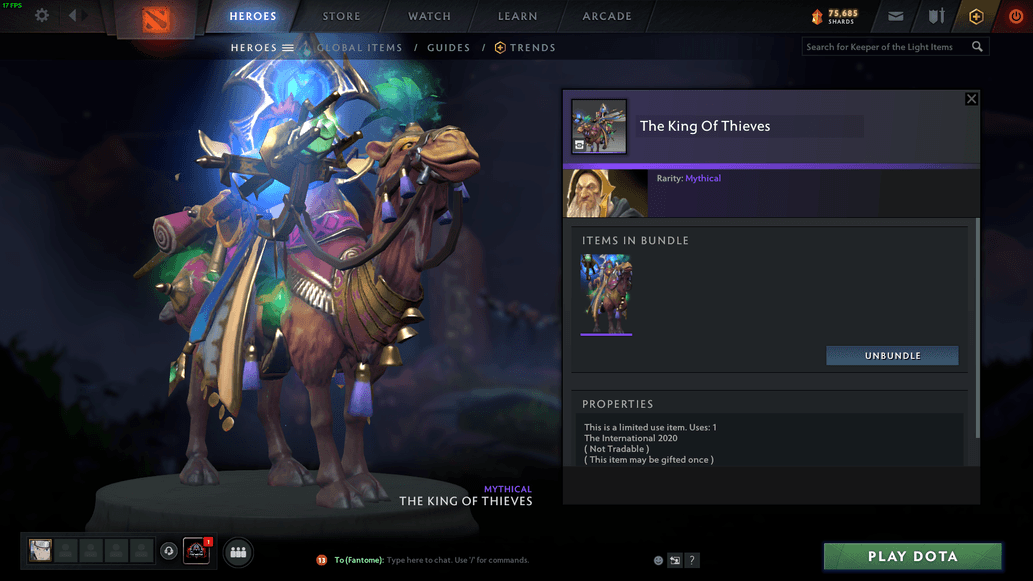Show the hero Trends page
This screenshot has height=581, width=1033.
[525, 47]
